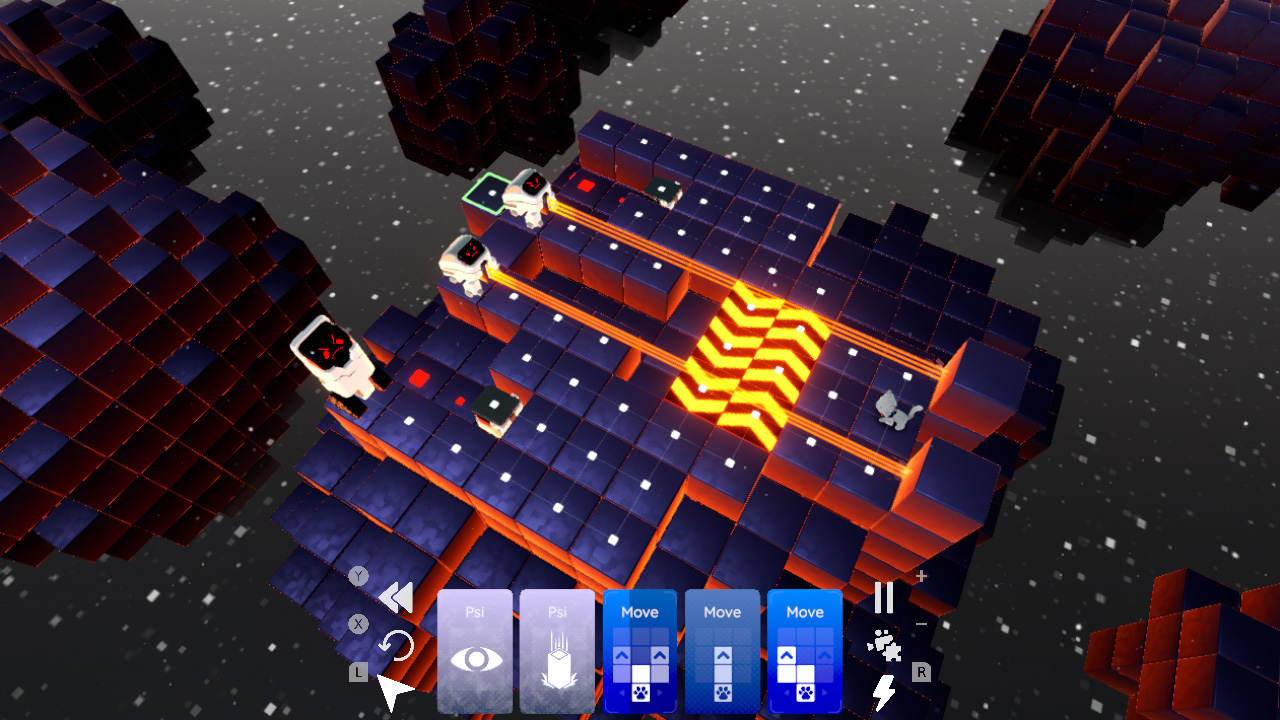Click the left chevron beside the first Move card's paw

point(622,692)
